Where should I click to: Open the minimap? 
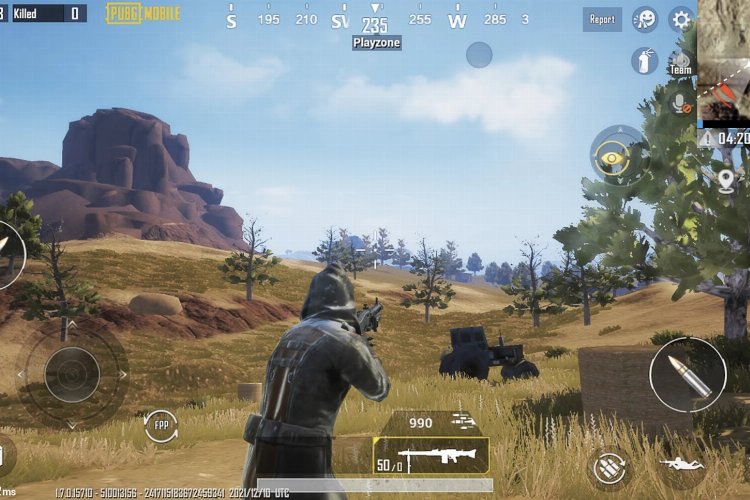click(x=724, y=62)
